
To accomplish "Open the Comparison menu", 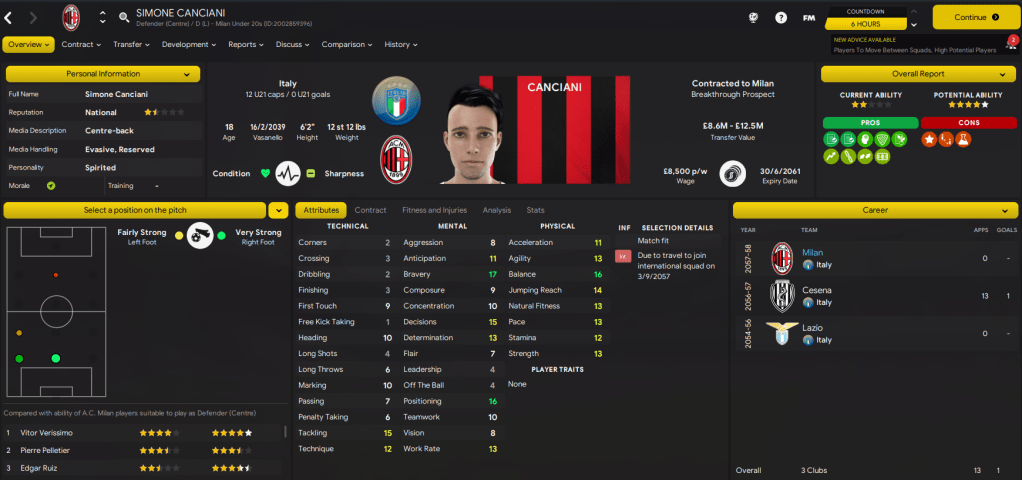I will (347, 44).
